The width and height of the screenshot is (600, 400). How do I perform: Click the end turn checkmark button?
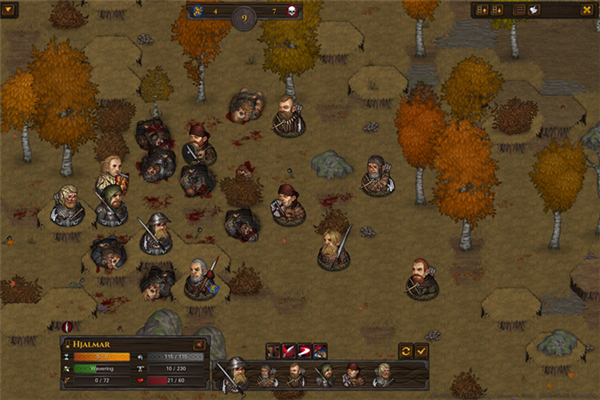421,351
